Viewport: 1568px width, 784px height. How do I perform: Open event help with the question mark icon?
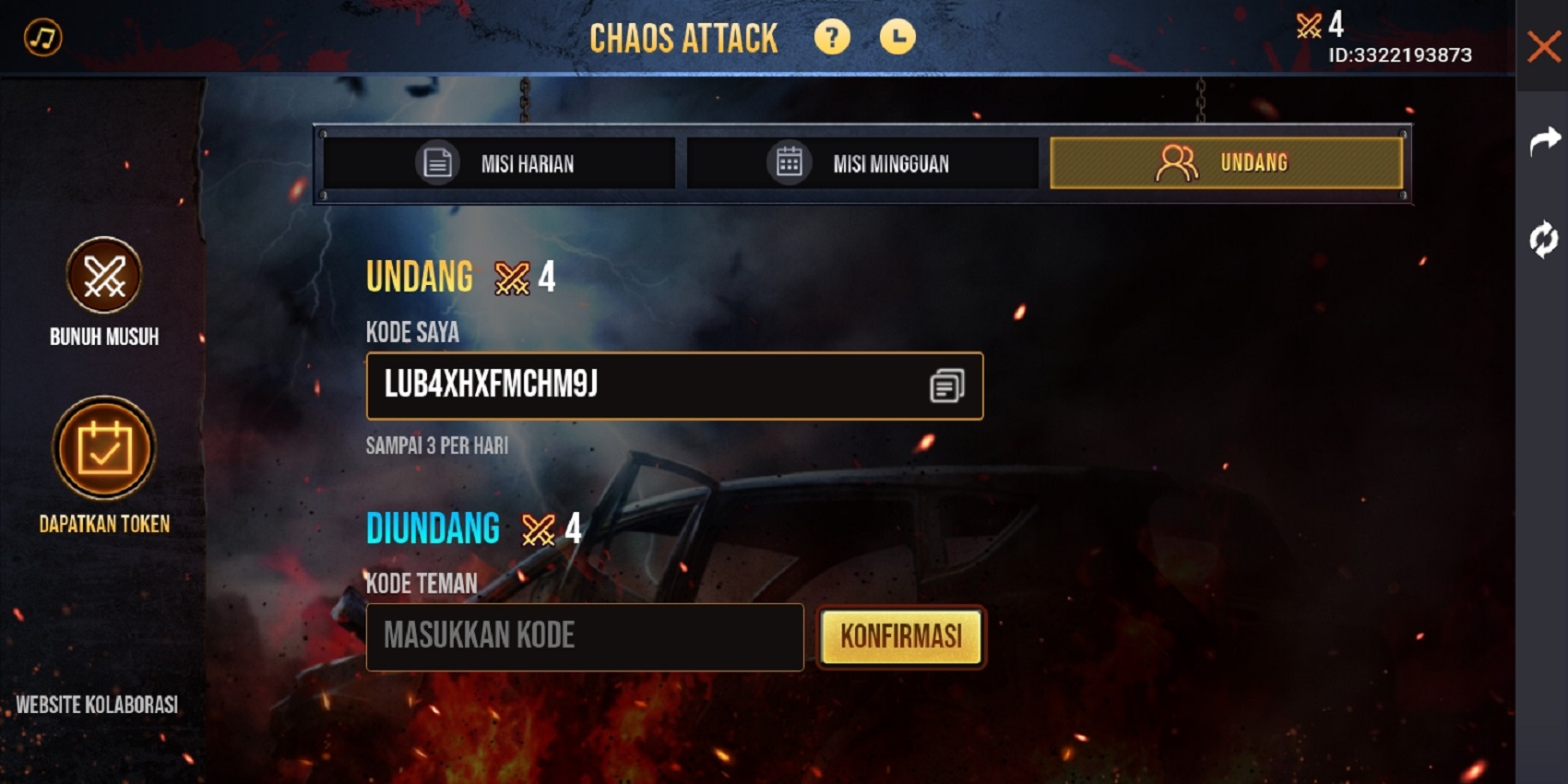[x=831, y=38]
